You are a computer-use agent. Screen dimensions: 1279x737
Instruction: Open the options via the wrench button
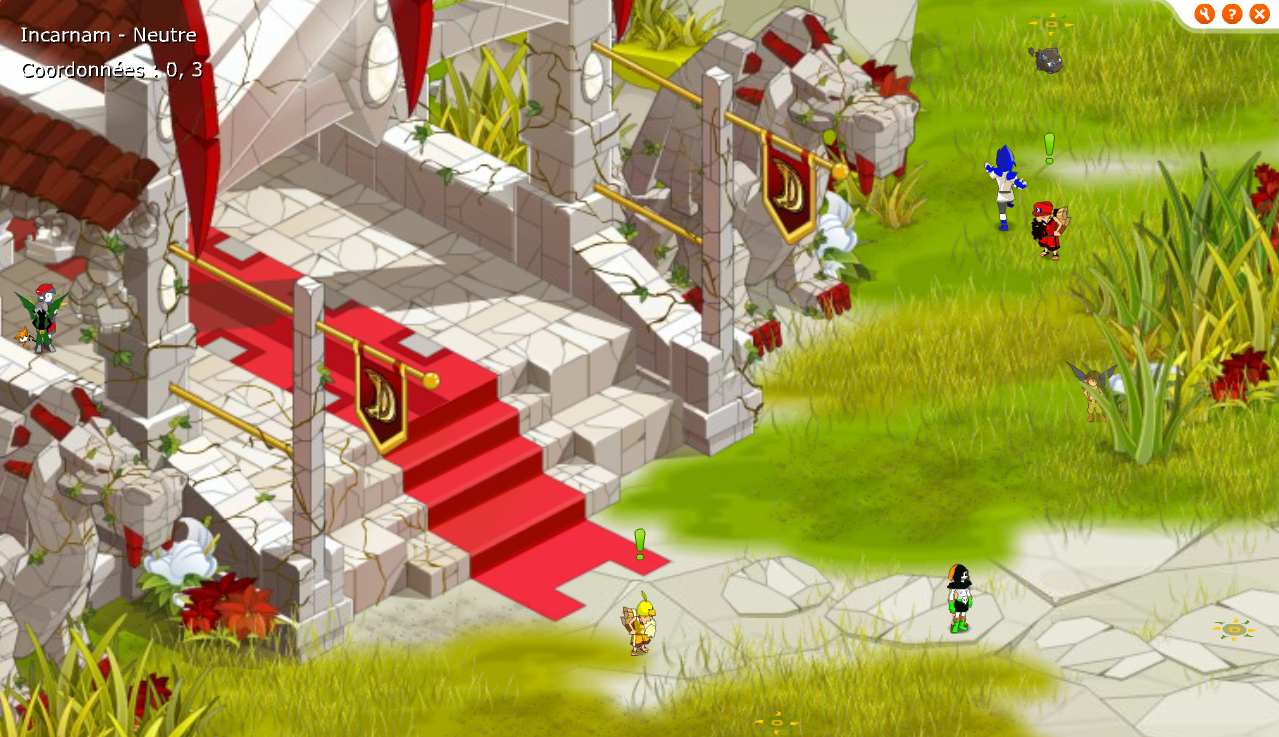pyautogui.click(x=1204, y=14)
